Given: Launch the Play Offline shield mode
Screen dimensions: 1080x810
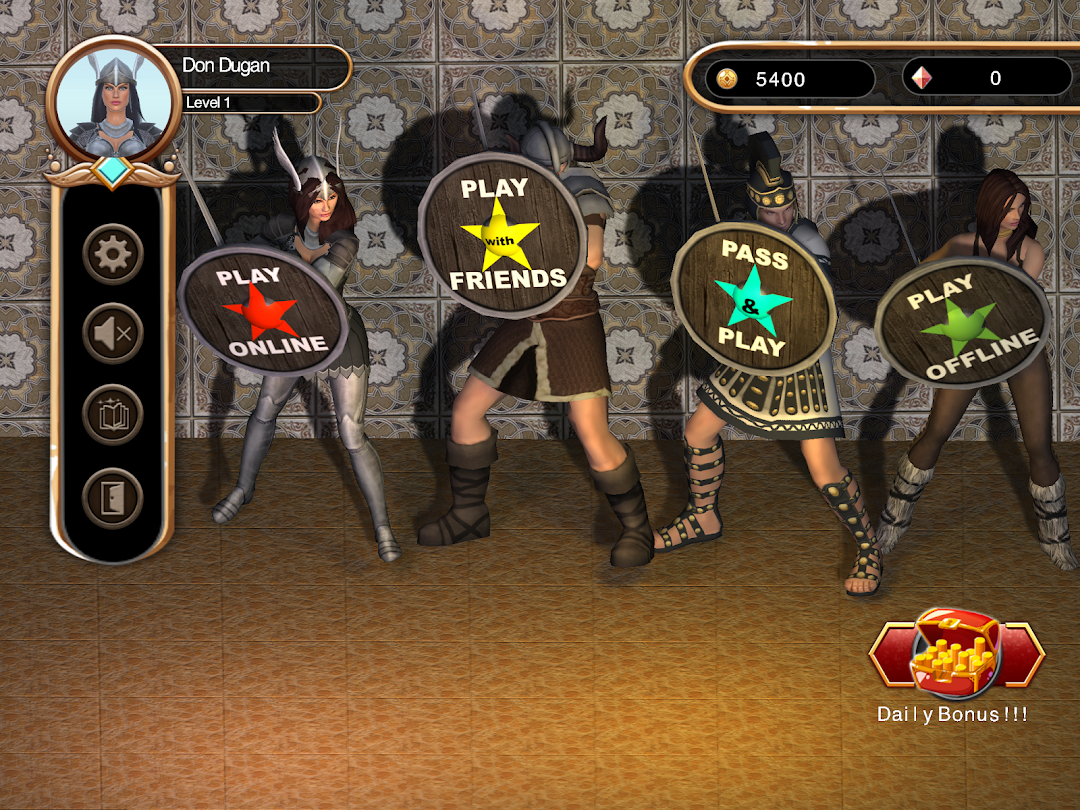Looking at the screenshot, I should point(961,320).
